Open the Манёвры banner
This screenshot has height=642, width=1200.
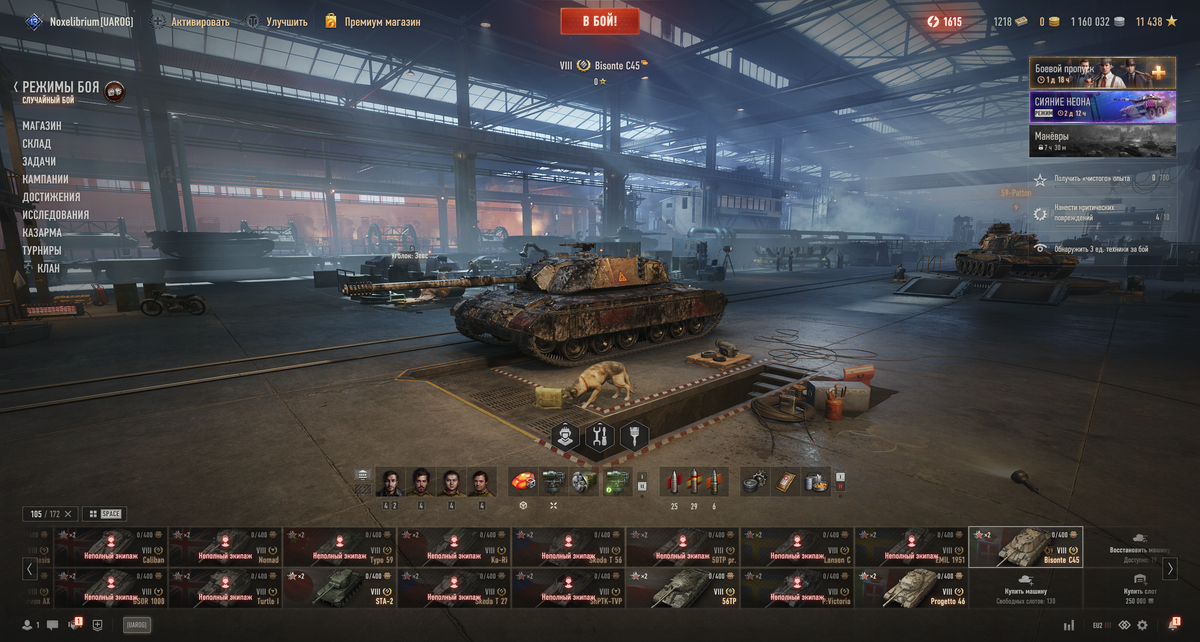coord(1102,141)
